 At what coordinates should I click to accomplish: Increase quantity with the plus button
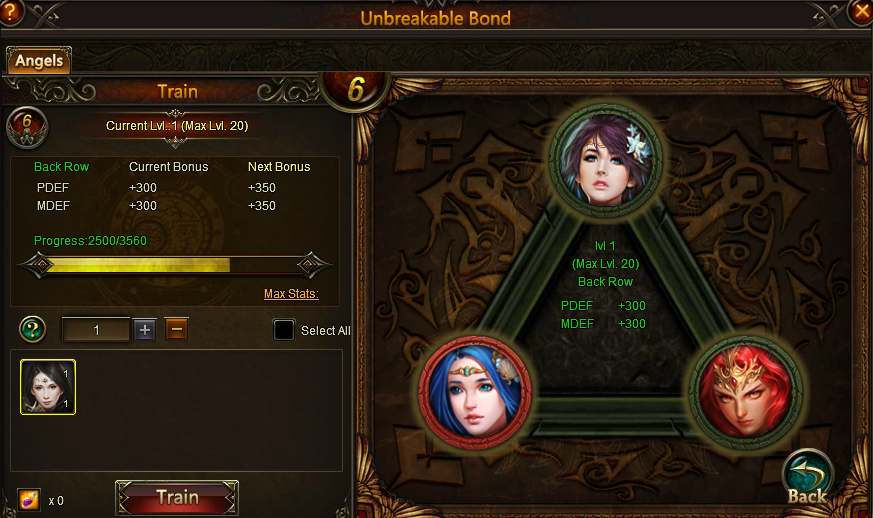click(x=145, y=330)
